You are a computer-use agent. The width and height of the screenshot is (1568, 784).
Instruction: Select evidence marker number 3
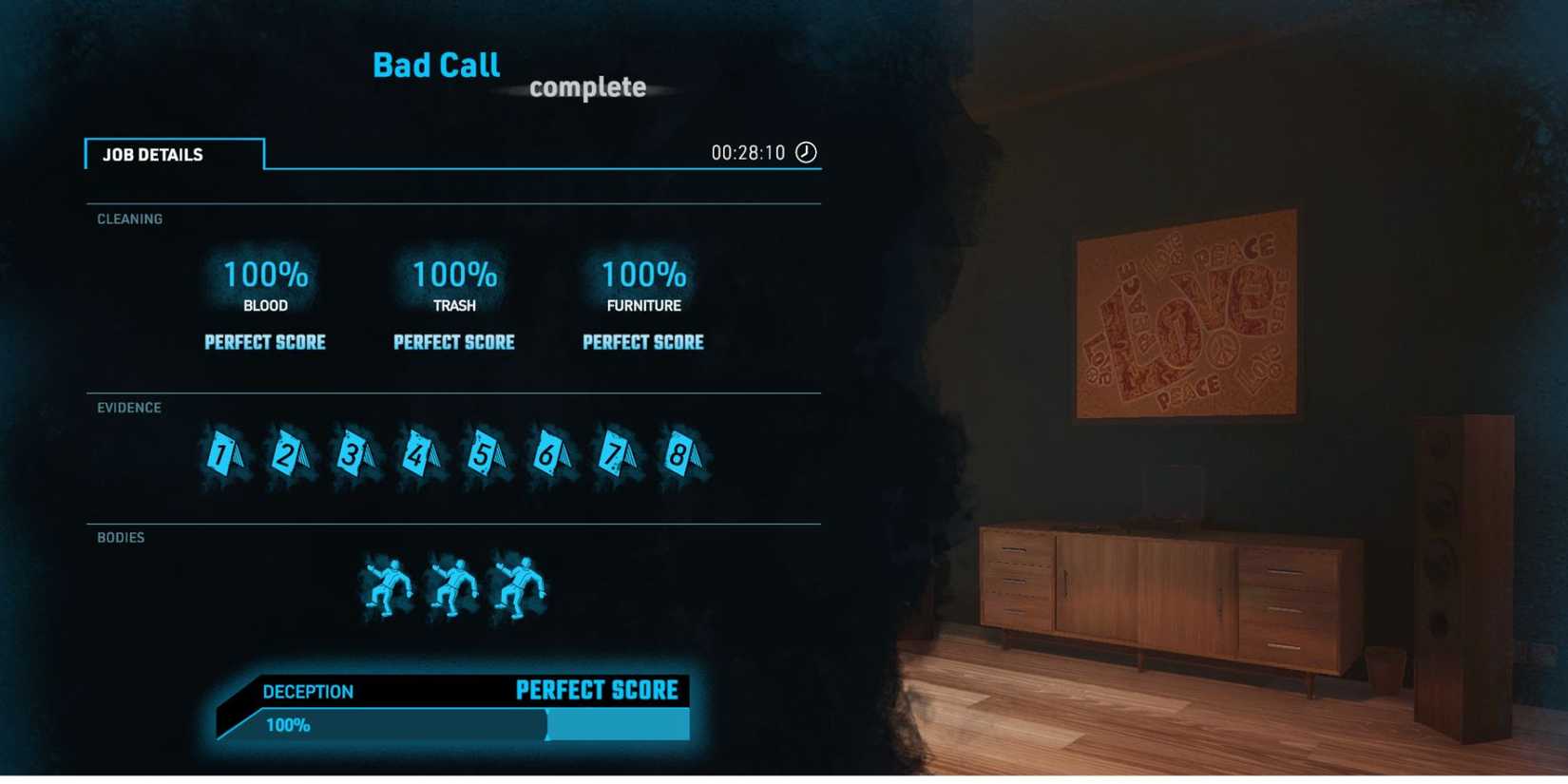pos(354,456)
